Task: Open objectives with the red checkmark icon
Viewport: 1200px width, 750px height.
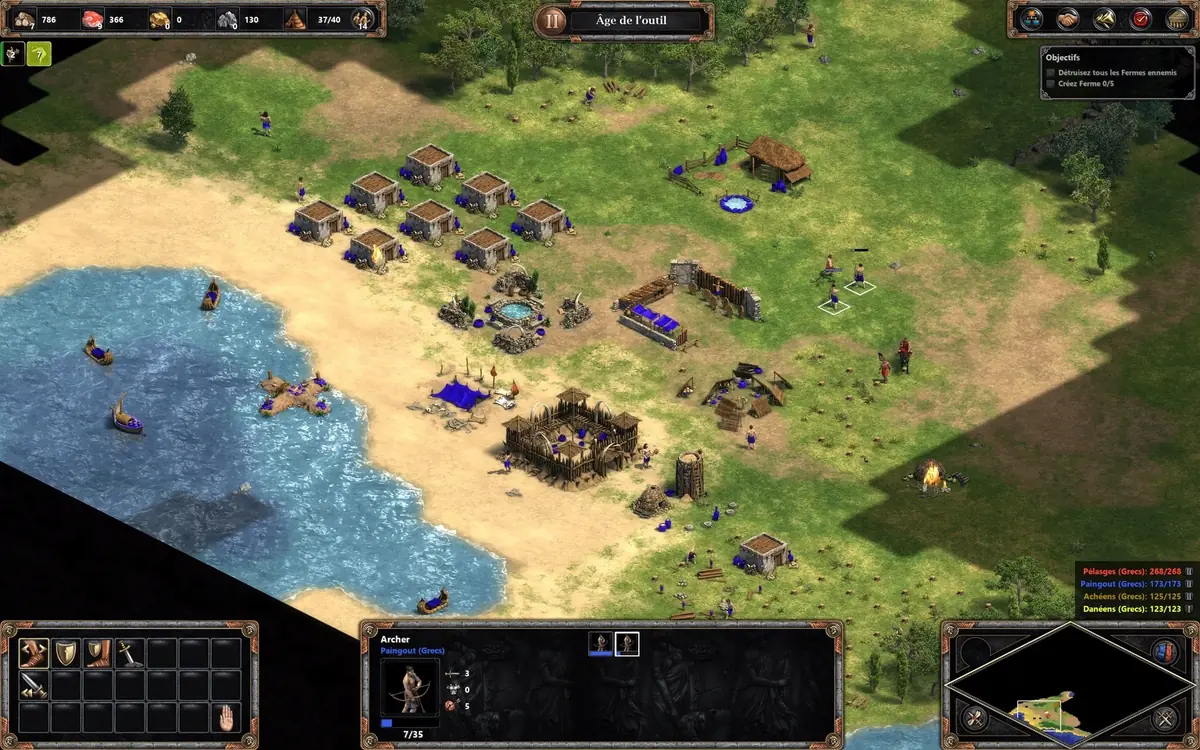Action: coord(1140,19)
